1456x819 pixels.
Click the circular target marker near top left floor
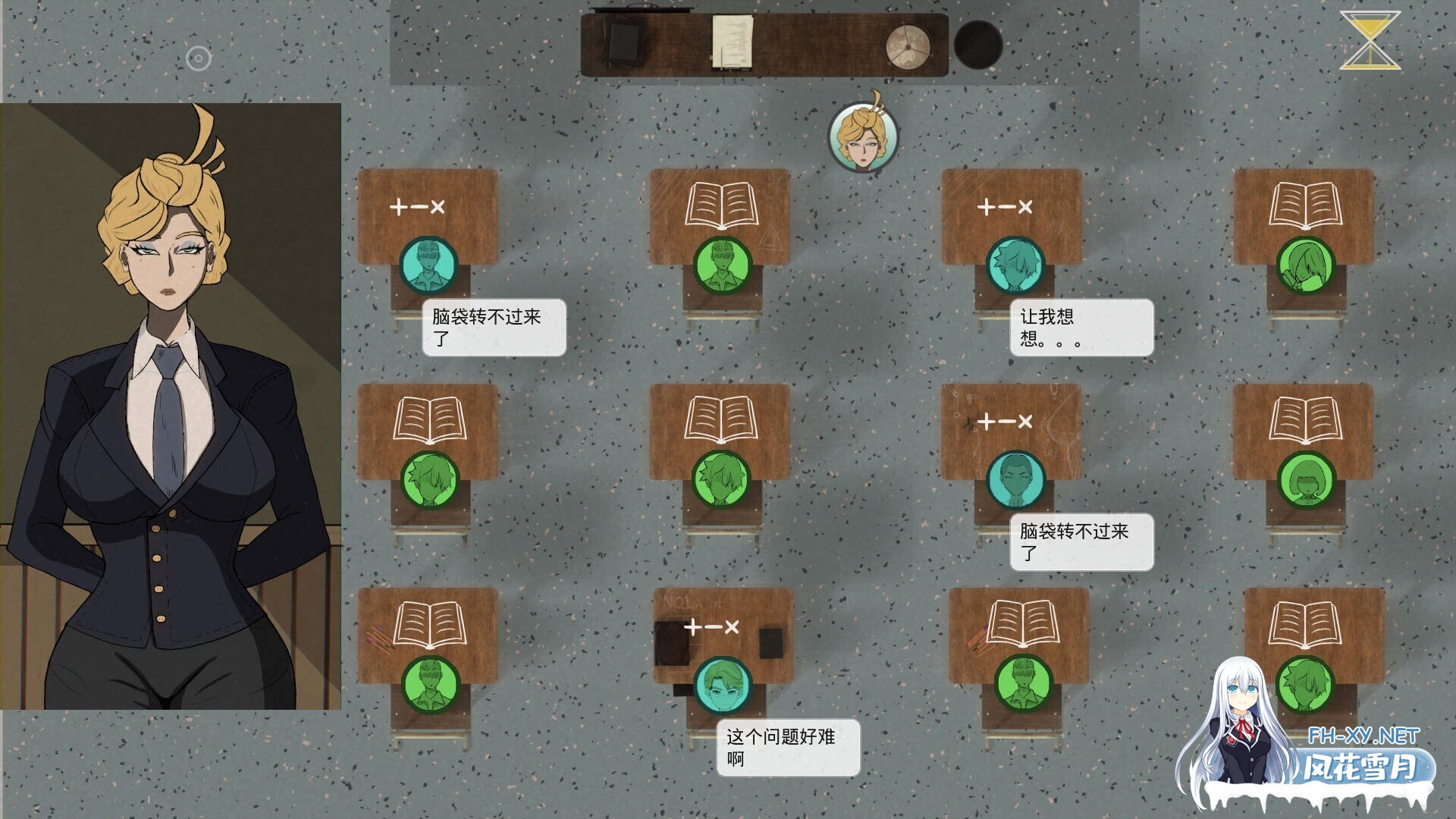point(199,58)
